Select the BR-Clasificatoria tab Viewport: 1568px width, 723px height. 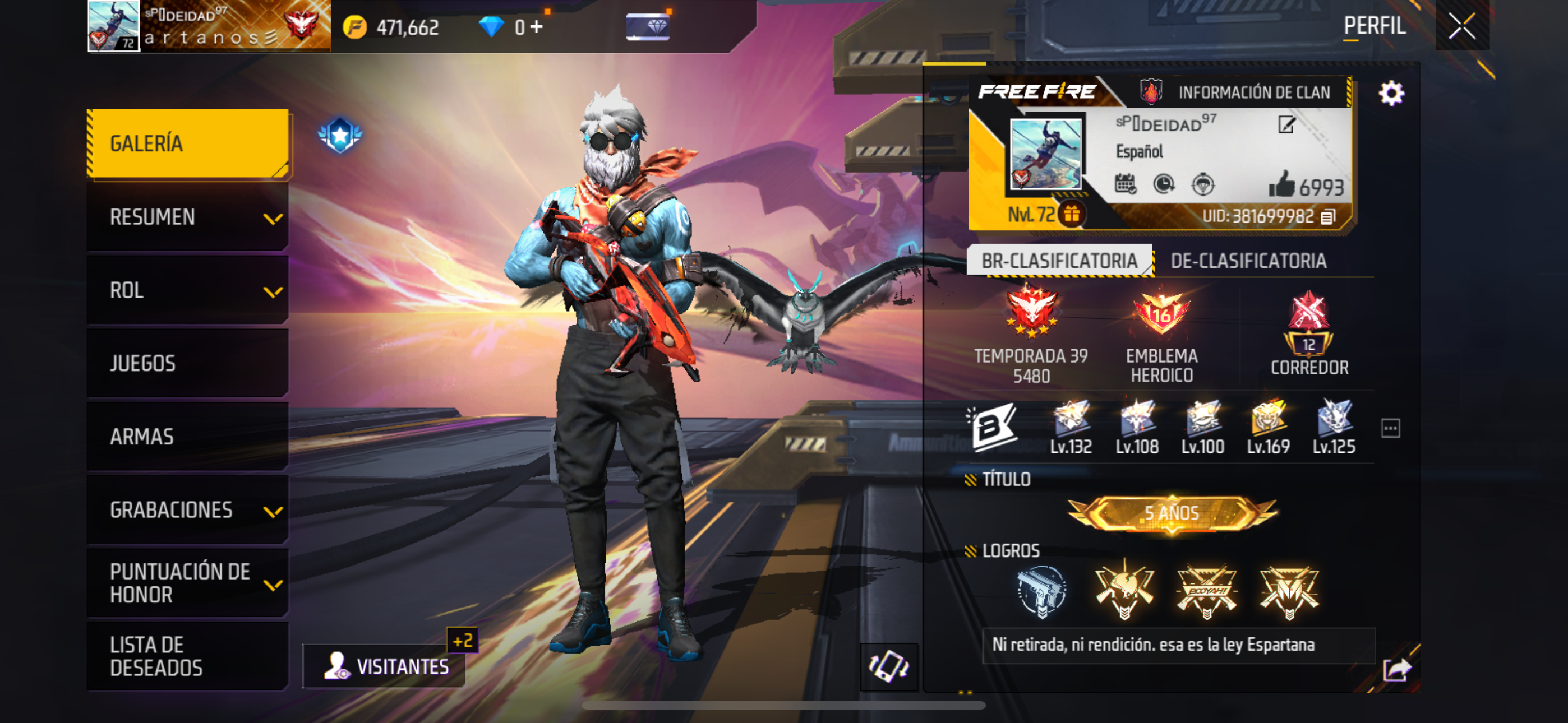(1059, 261)
